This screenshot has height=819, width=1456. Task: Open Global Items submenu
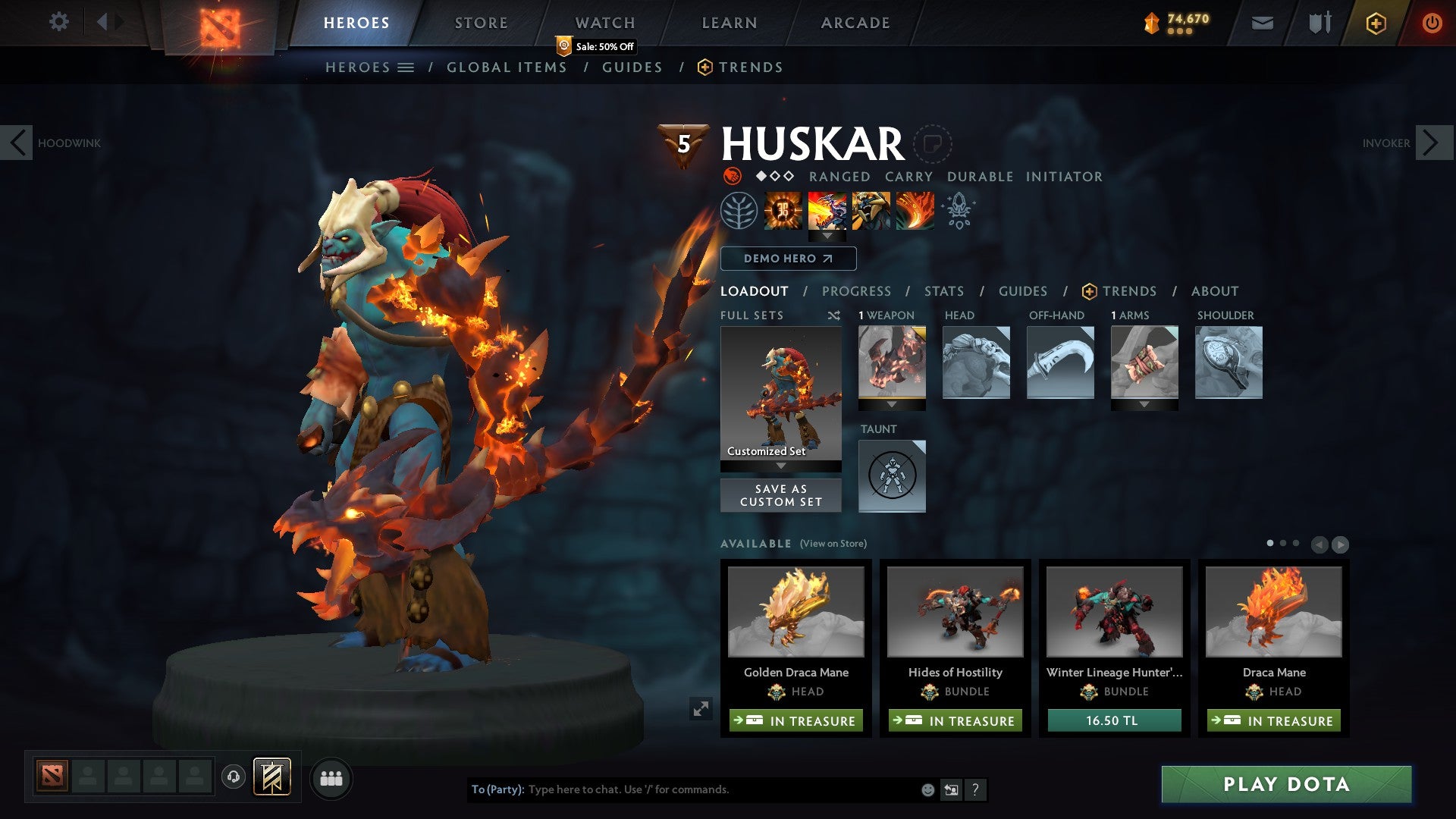pos(507,67)
